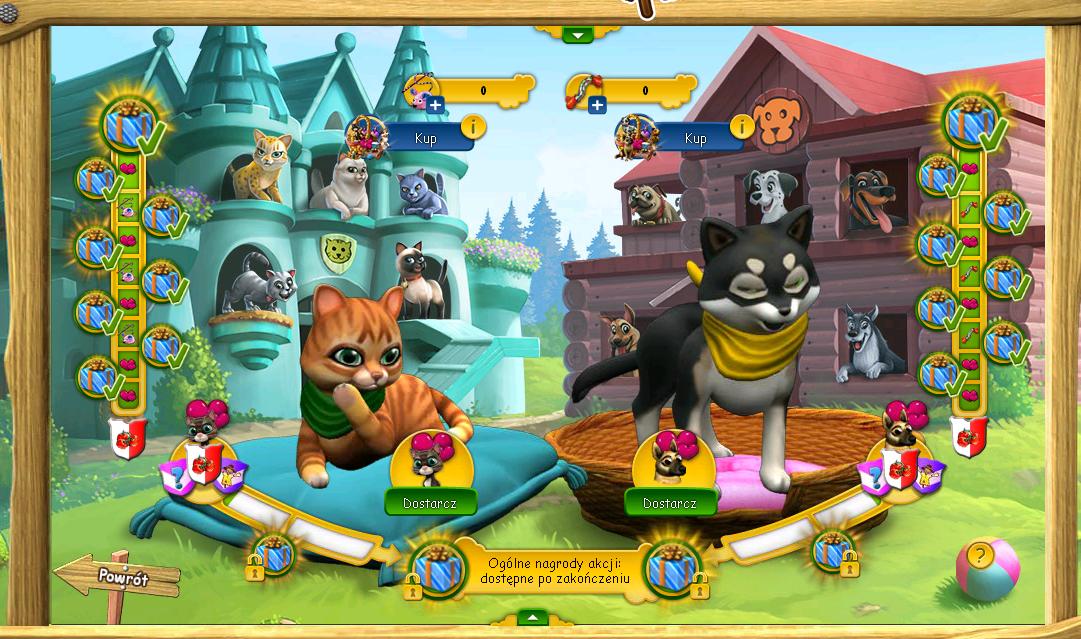Buy cat toys with the Kup button
This screenshot has height=639, width=1081.
click(427, 137)
